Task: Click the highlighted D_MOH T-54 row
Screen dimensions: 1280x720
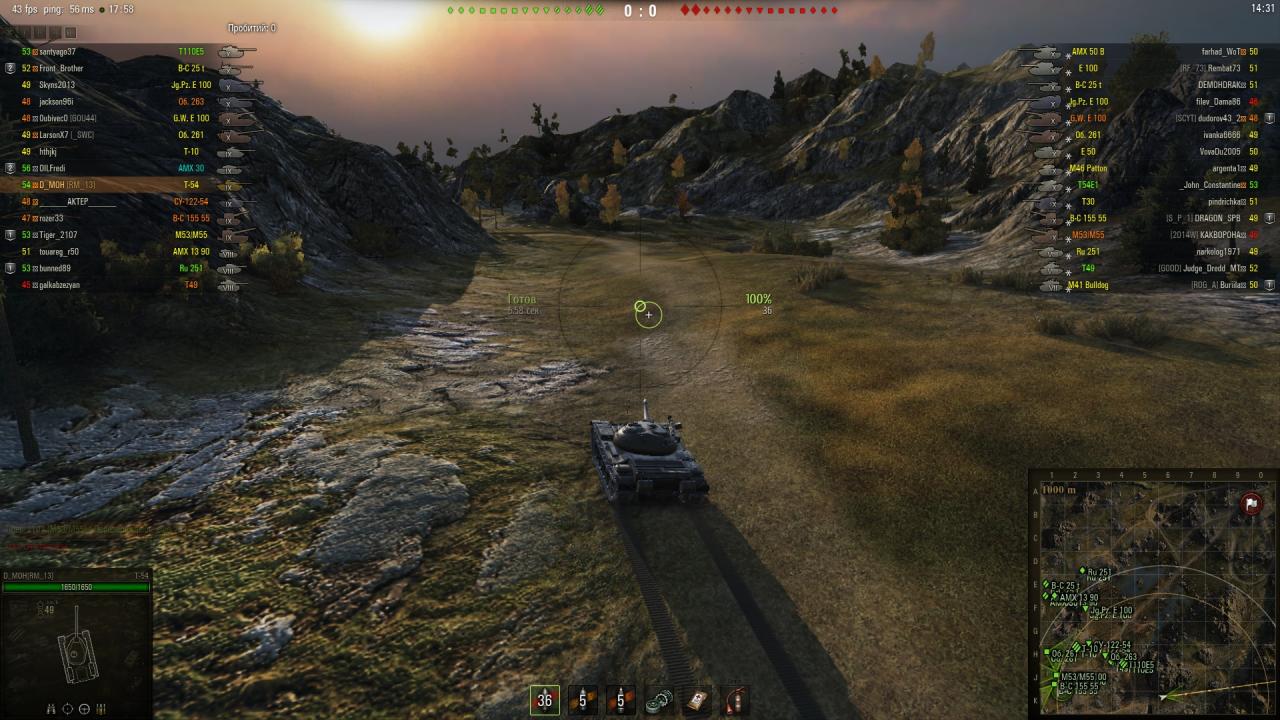Action: 130,185
